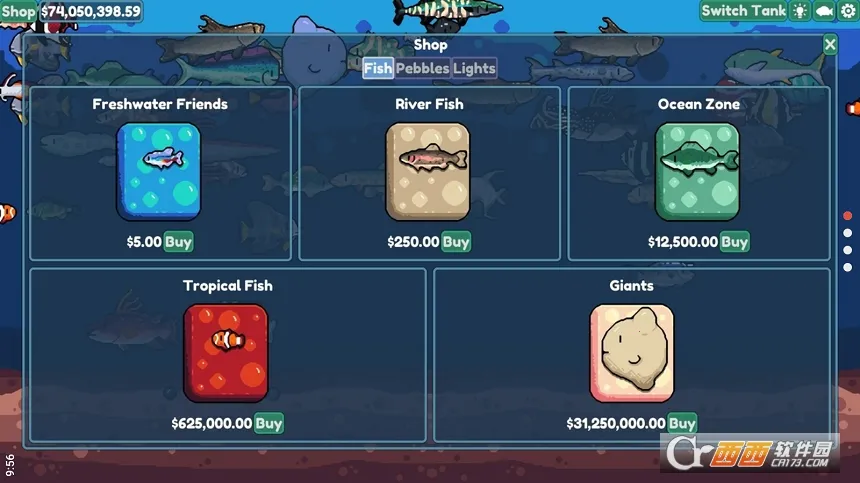Buy the Tropical Fish pack
This screenshot has height=483, width=860.
tap(268, 423)
